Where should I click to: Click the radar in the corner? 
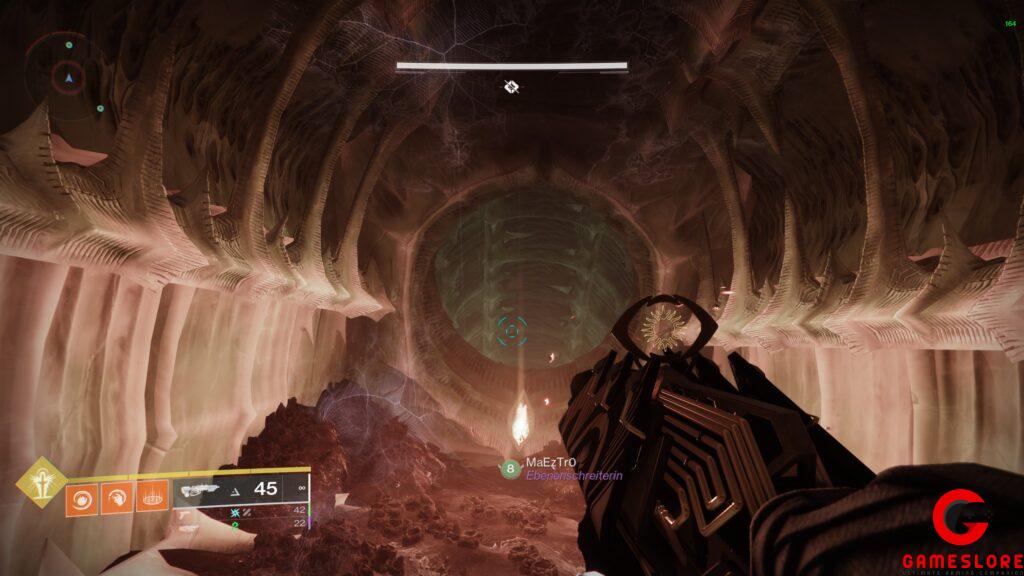coord(68,76)
